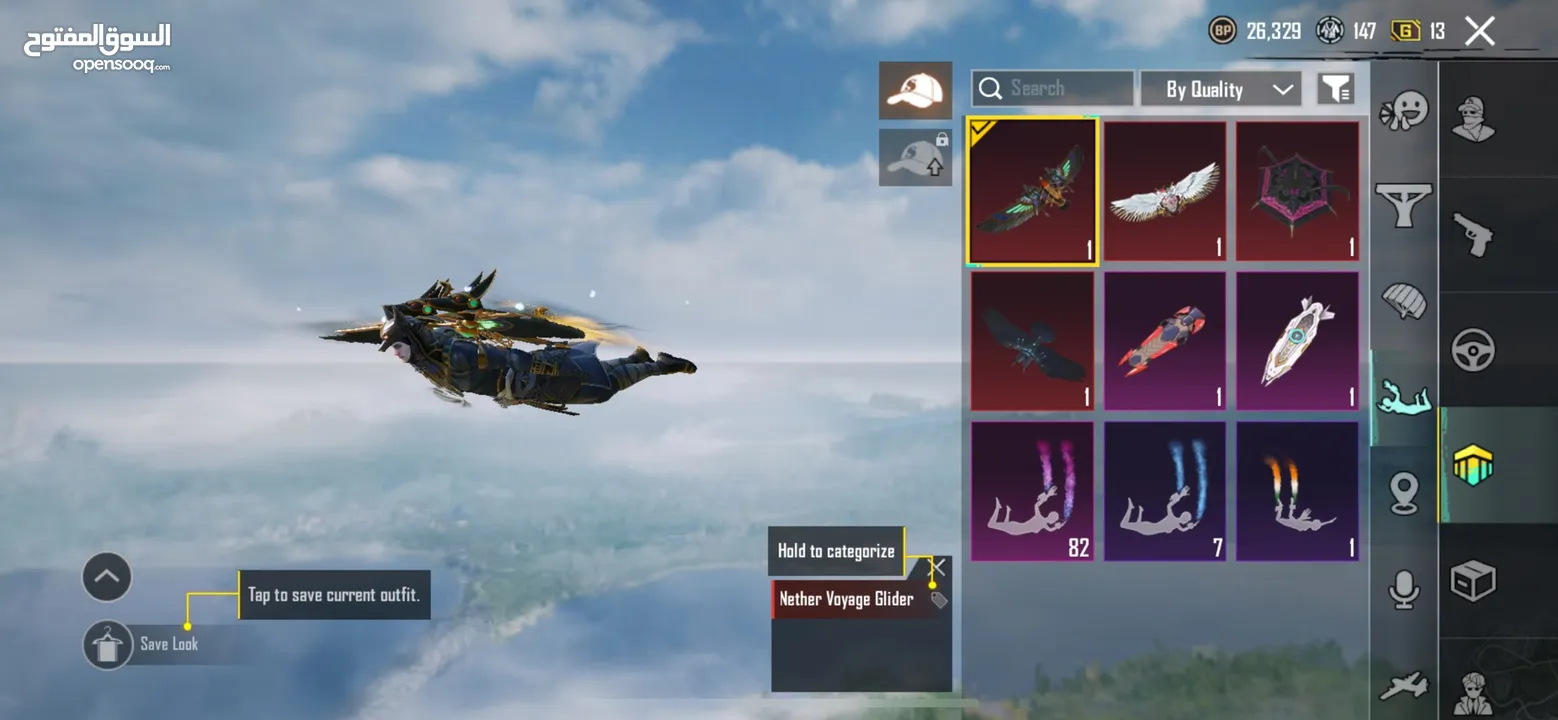This screenshot has height=720, width=1558.
Task: Open the By Quality dropdown
Action: [x=1220, y=89]
